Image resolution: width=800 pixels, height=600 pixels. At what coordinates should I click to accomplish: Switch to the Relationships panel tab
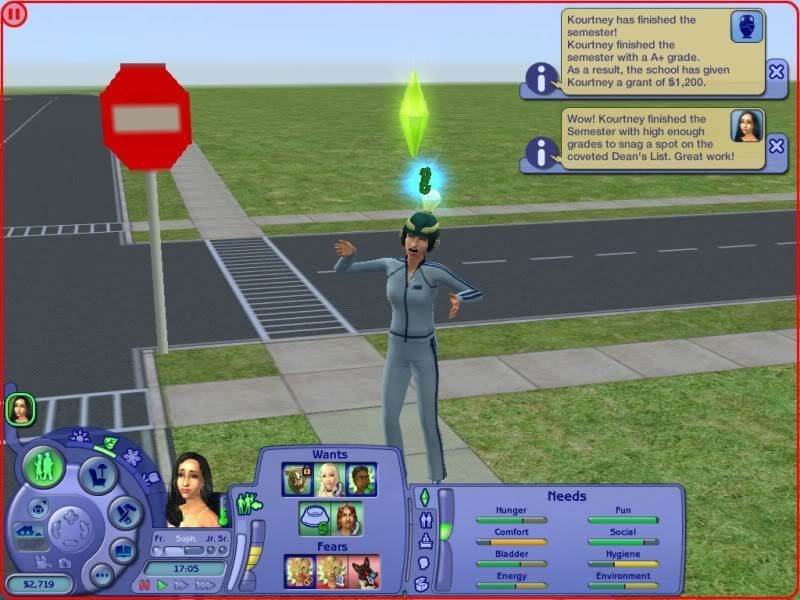click(x=423, y=519)
